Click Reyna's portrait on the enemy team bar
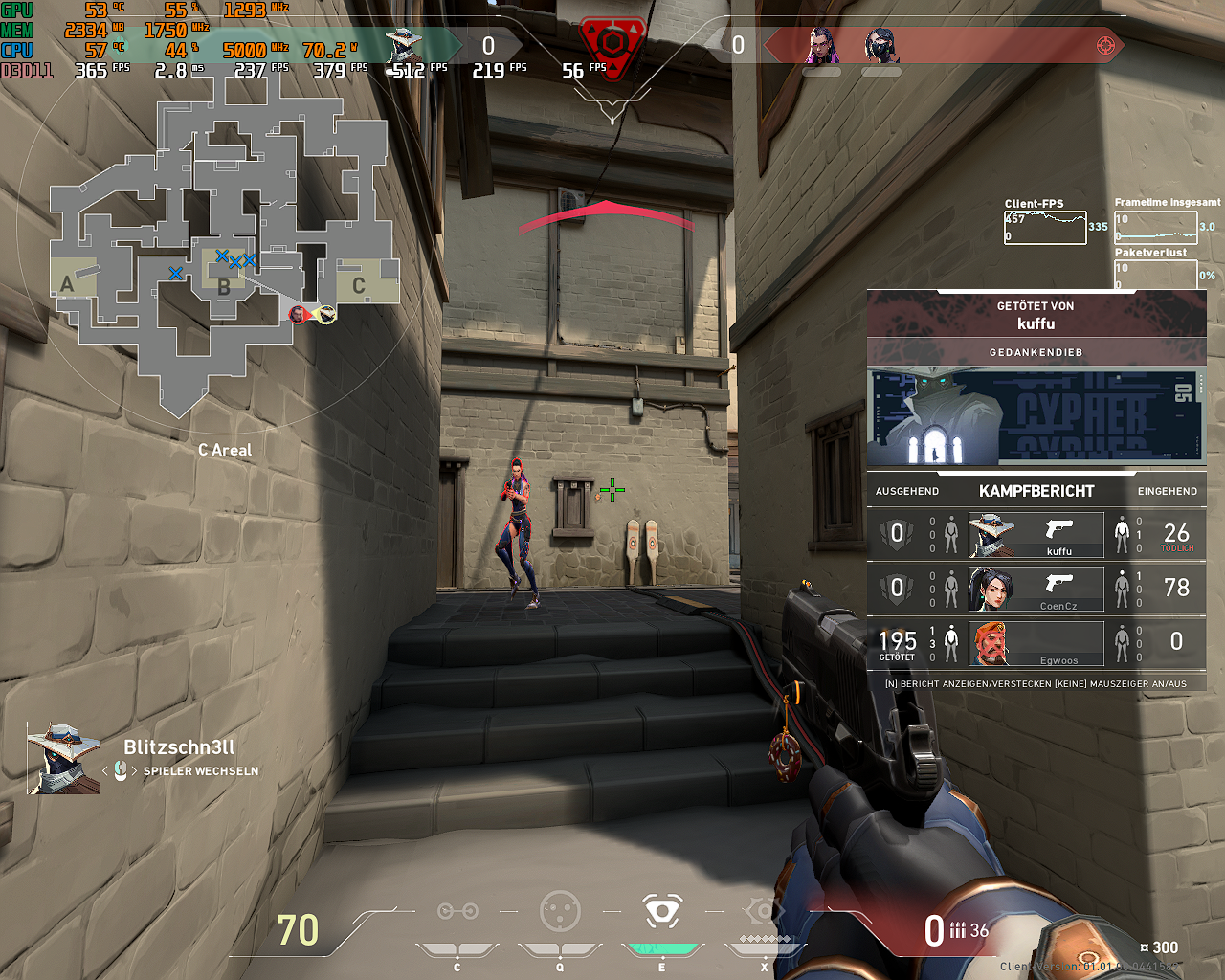Viewport: 1225px width, 980px height. (x=818, y=45)
